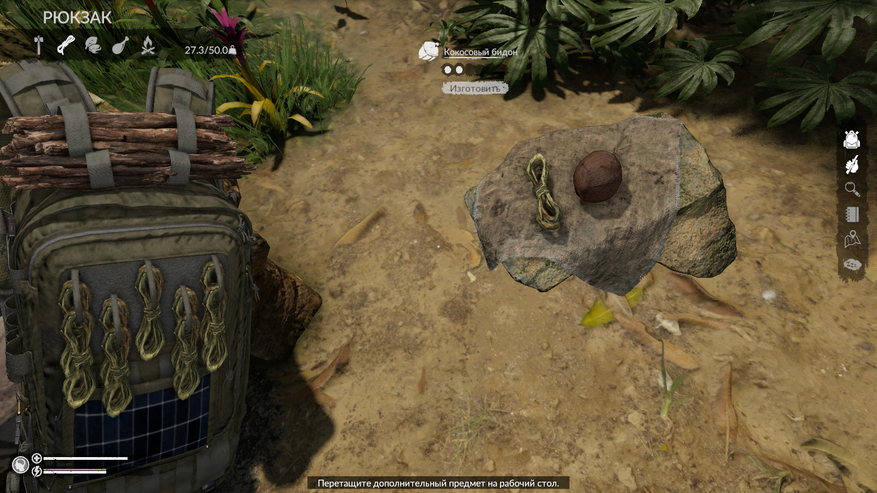Choose the crafting hand icon
The height and width of the screenshot is (493, 877).
[852, 165]
